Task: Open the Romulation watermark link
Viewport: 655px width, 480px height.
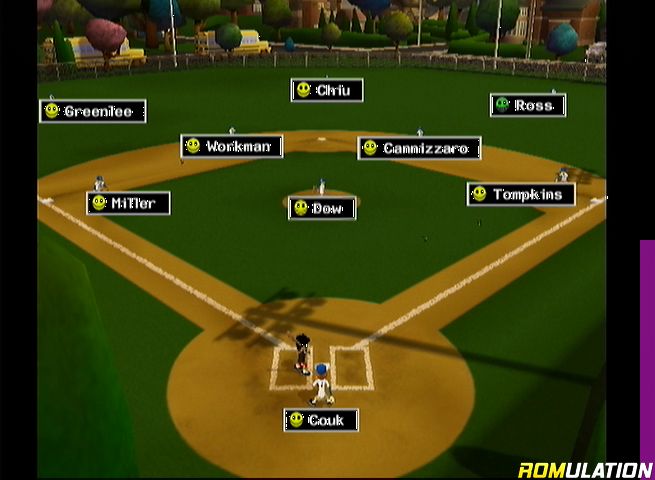Action: 585,470
